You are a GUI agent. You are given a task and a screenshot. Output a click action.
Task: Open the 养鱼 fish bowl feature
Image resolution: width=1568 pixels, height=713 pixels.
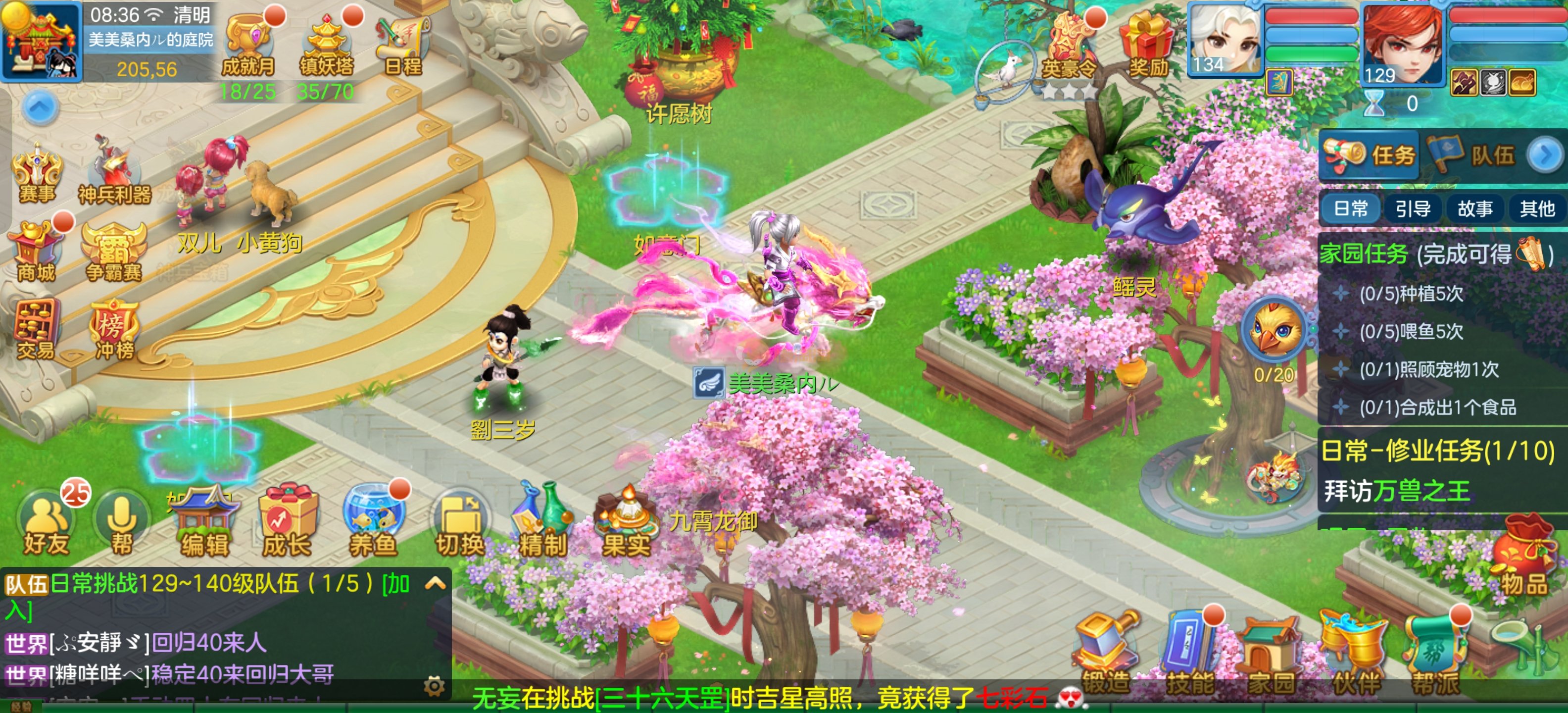click(x=373, y=525)
